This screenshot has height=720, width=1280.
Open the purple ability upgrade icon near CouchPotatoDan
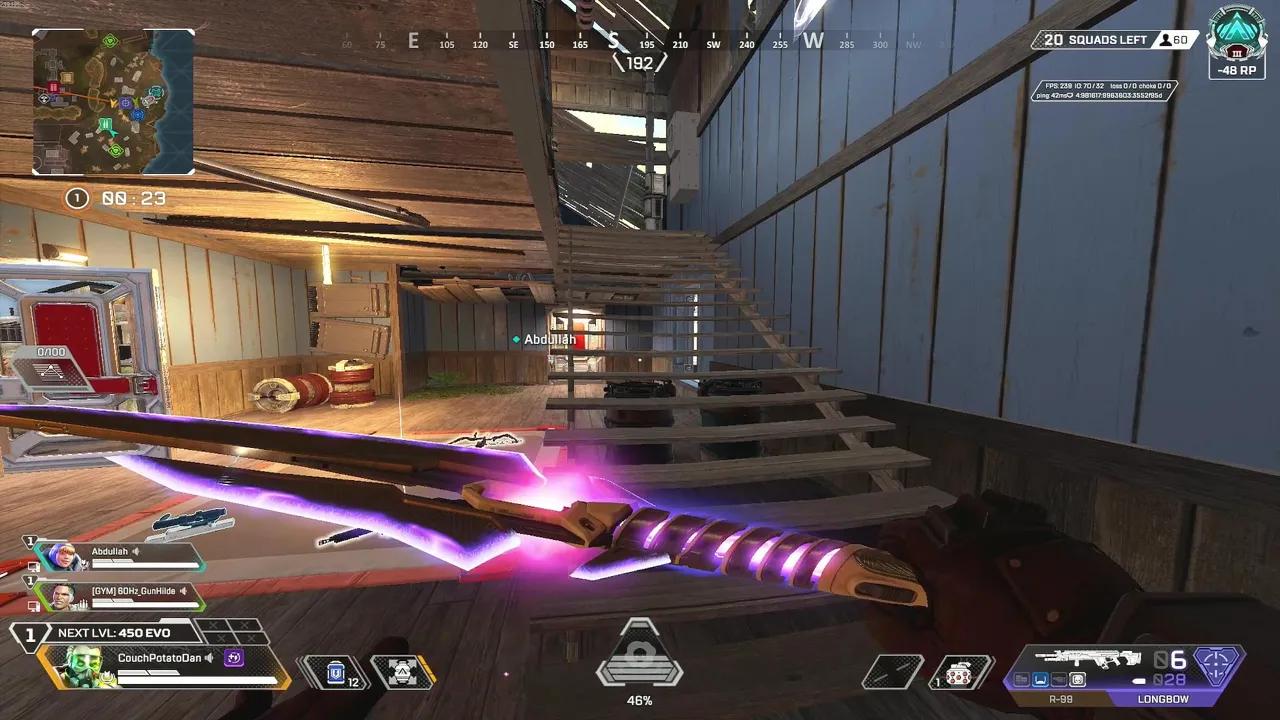coord(232,658)
